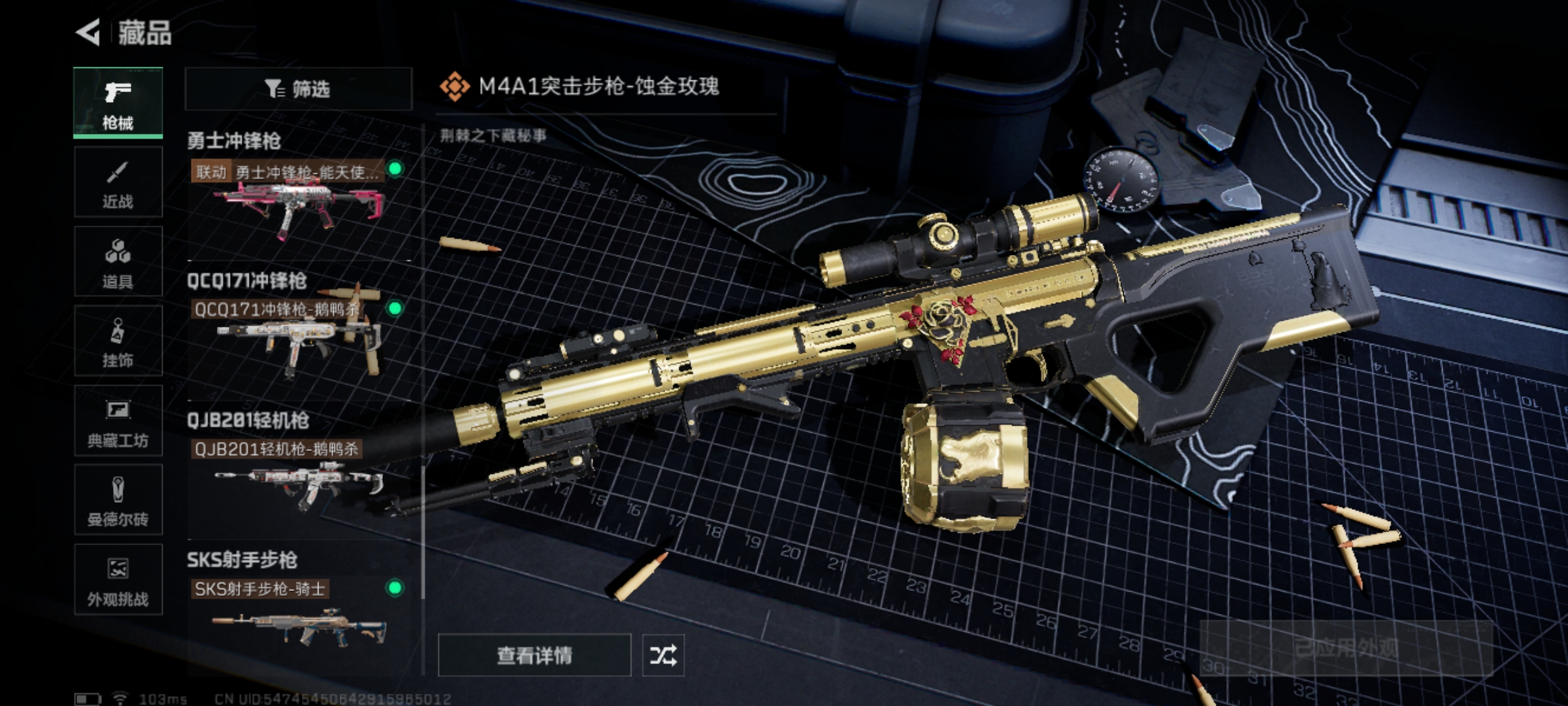
Task: Show the 挂饰 charms category
Action: point(118,341)
